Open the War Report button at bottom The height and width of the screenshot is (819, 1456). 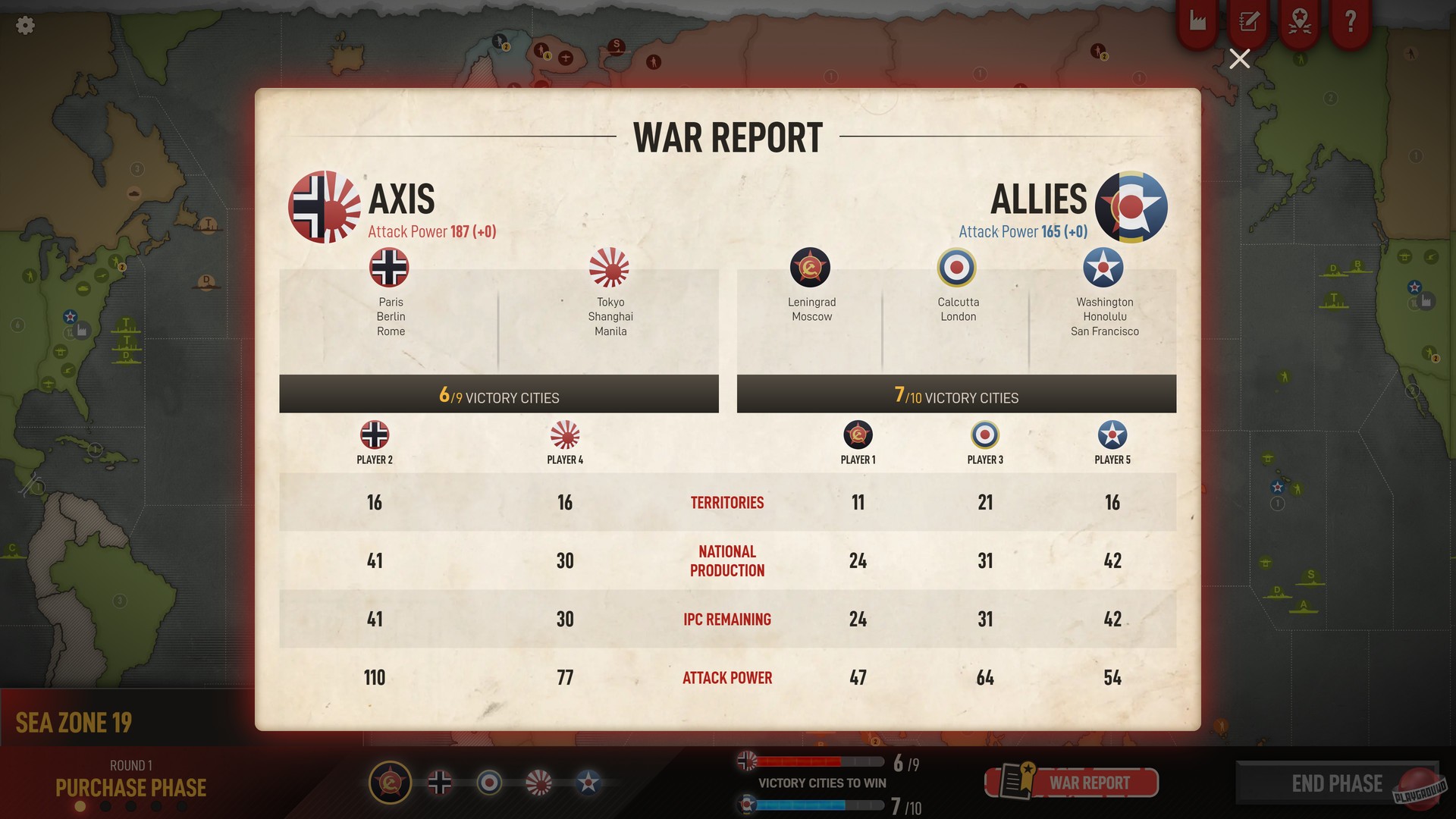click(x=1072, y=782)
